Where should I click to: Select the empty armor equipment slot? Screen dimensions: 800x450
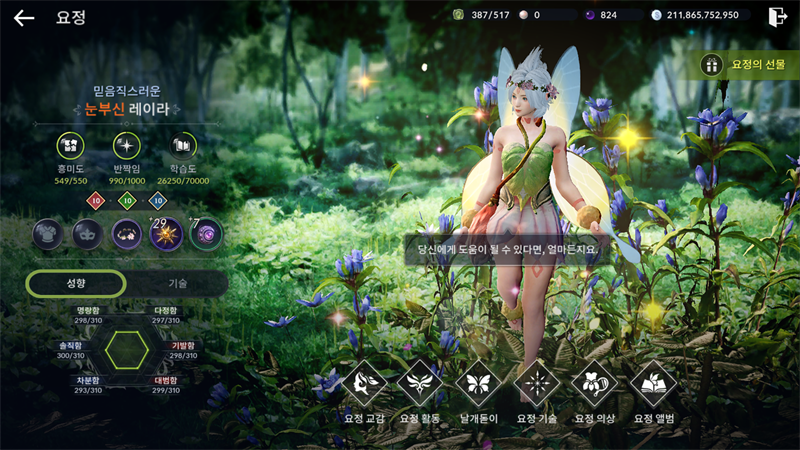tap(47, 234)
